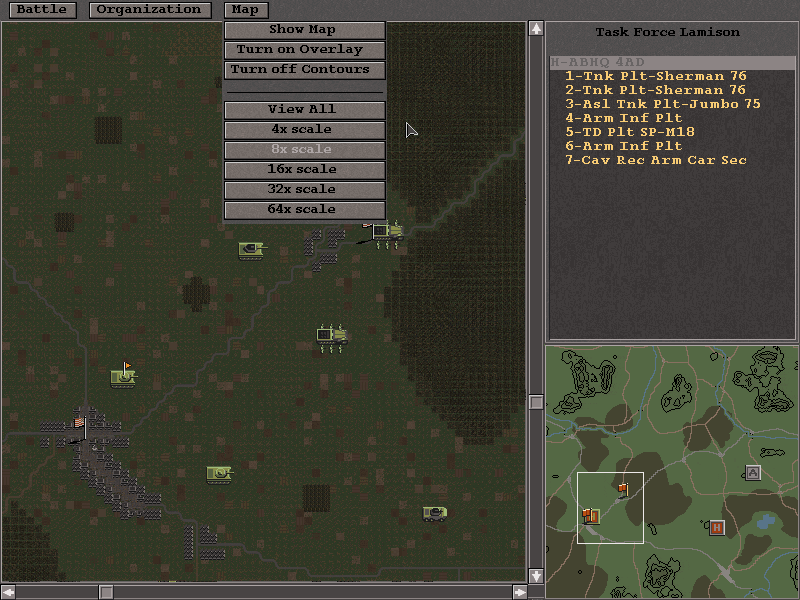Open the Battle menu
The image size is (800, 600).
42,10
